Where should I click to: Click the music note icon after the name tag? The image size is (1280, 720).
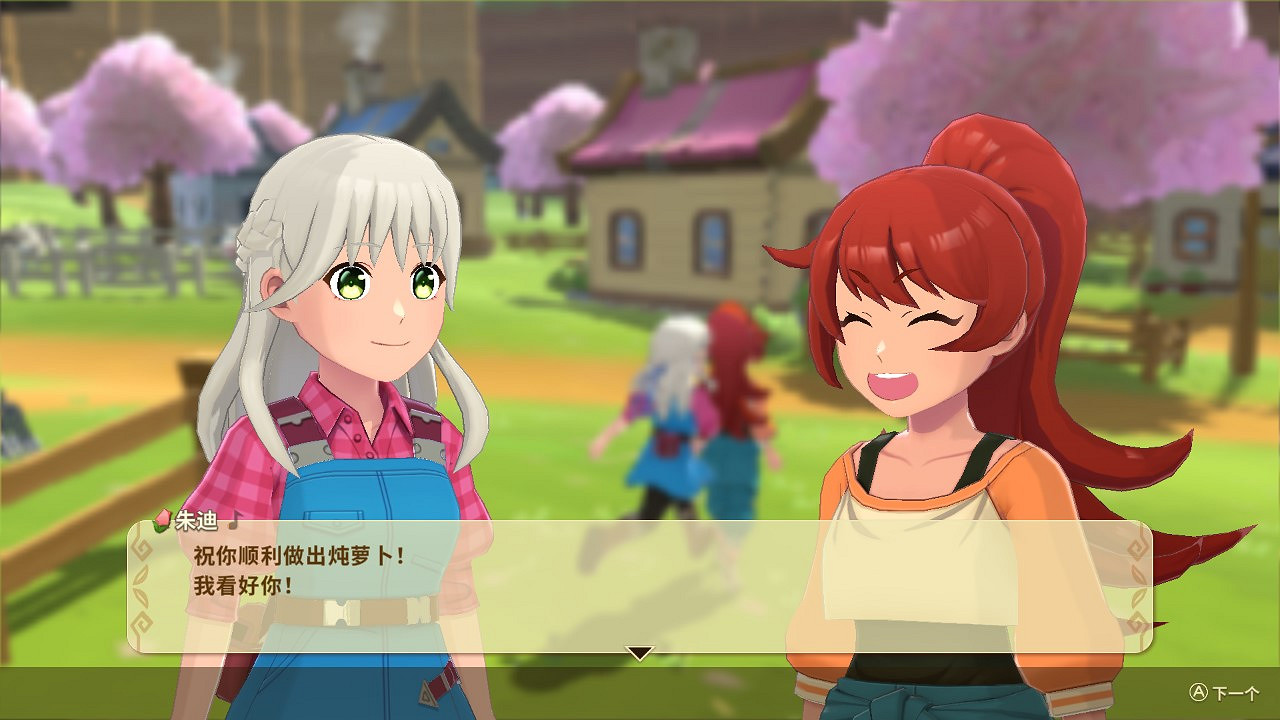point(236,520)
